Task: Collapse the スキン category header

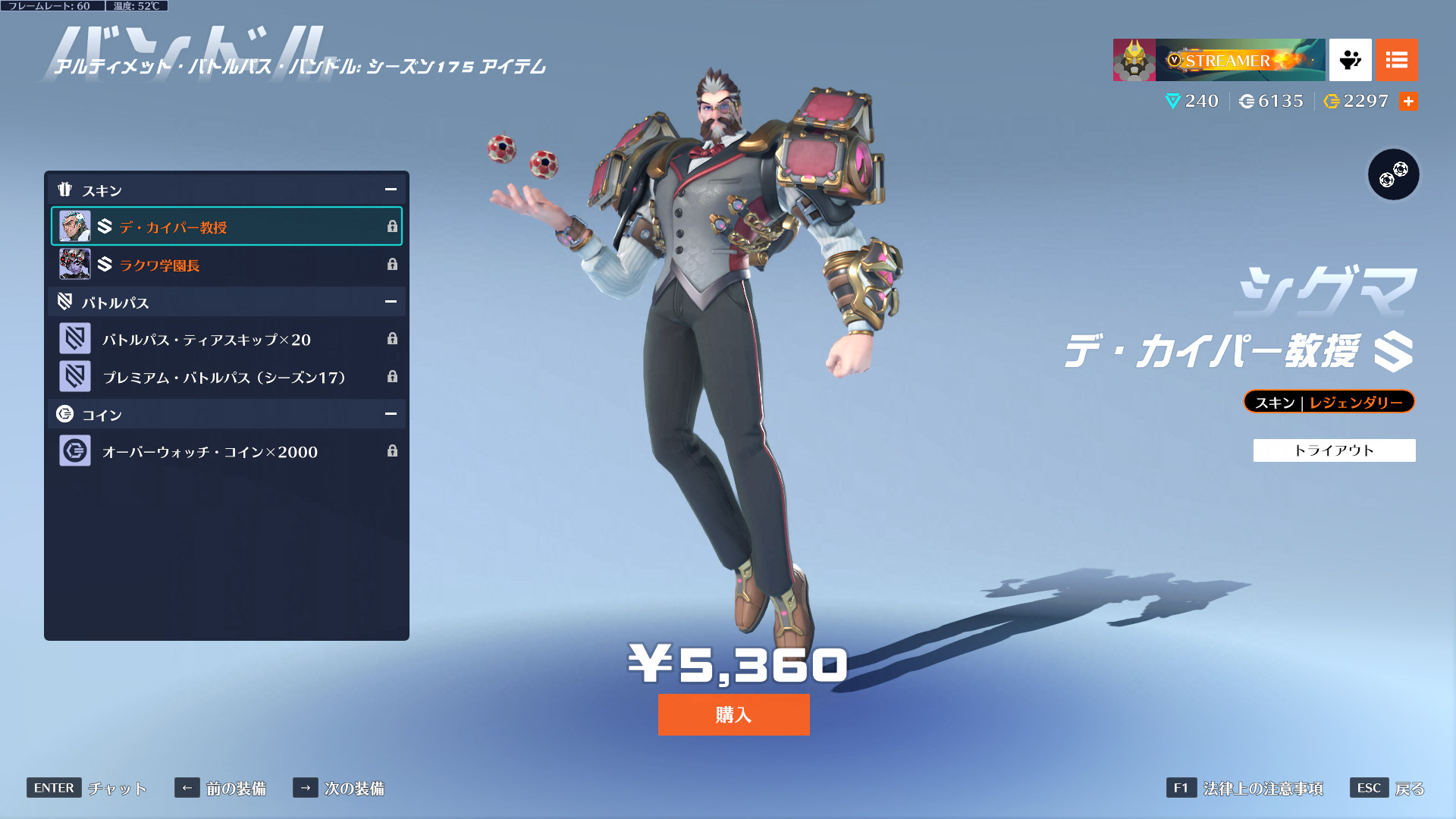Action: [x=391, y=190]
